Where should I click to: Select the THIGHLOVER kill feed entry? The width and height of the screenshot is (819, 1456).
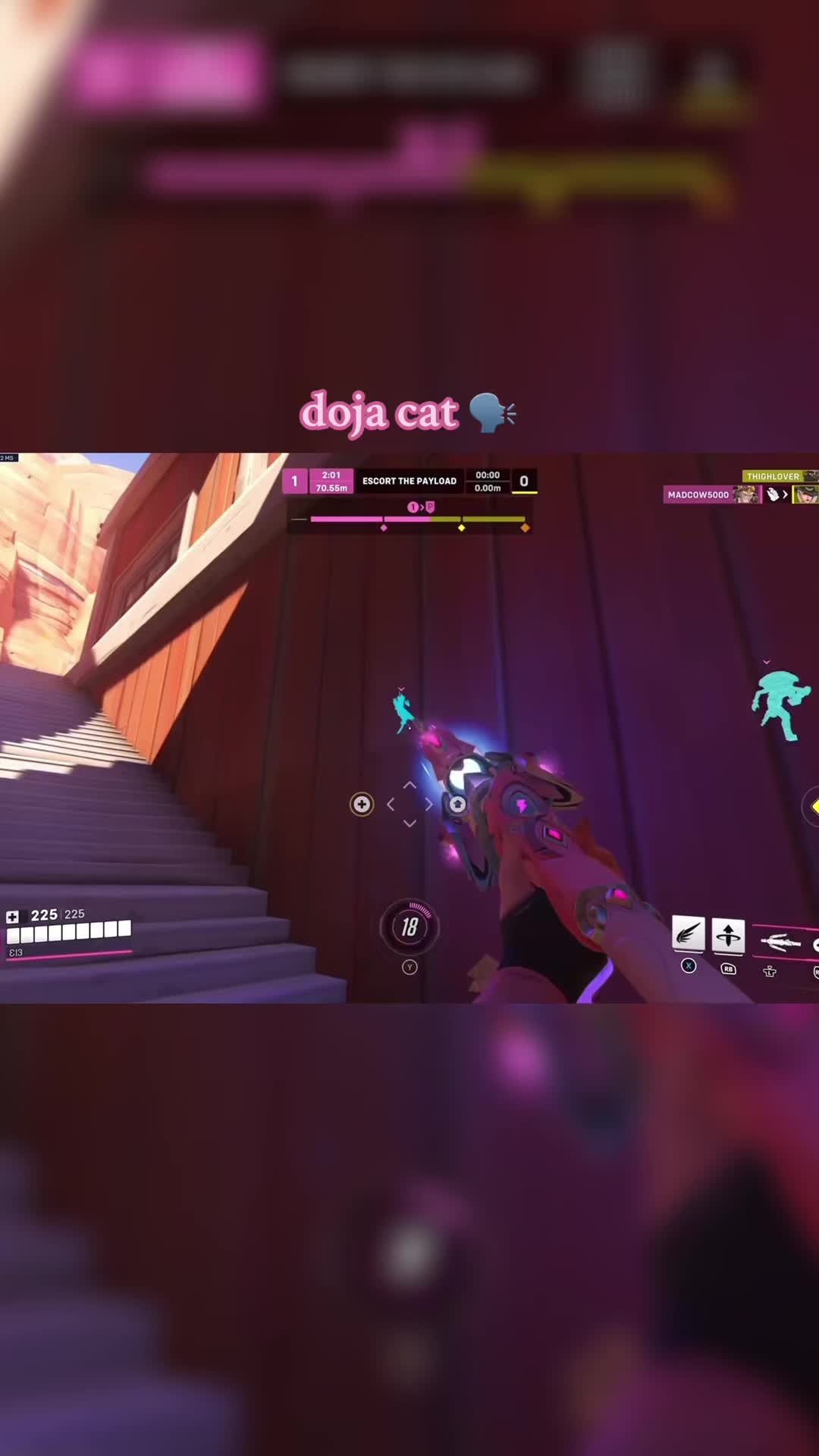point(773,476)
